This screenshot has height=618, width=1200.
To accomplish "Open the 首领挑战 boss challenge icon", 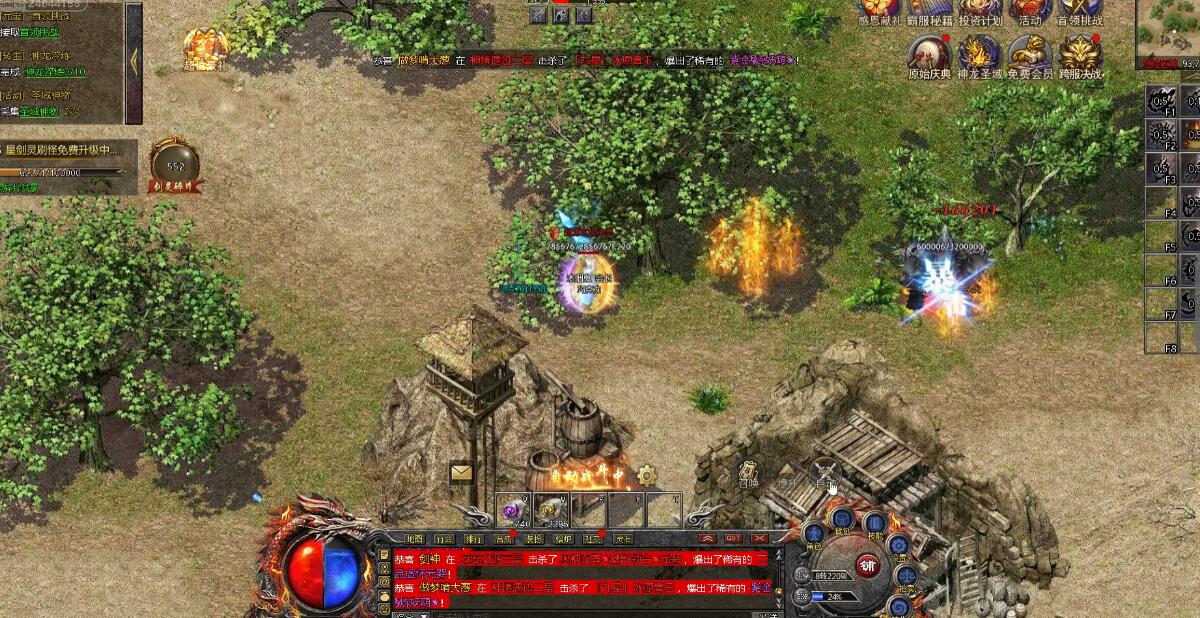I will click(1080, 10).
